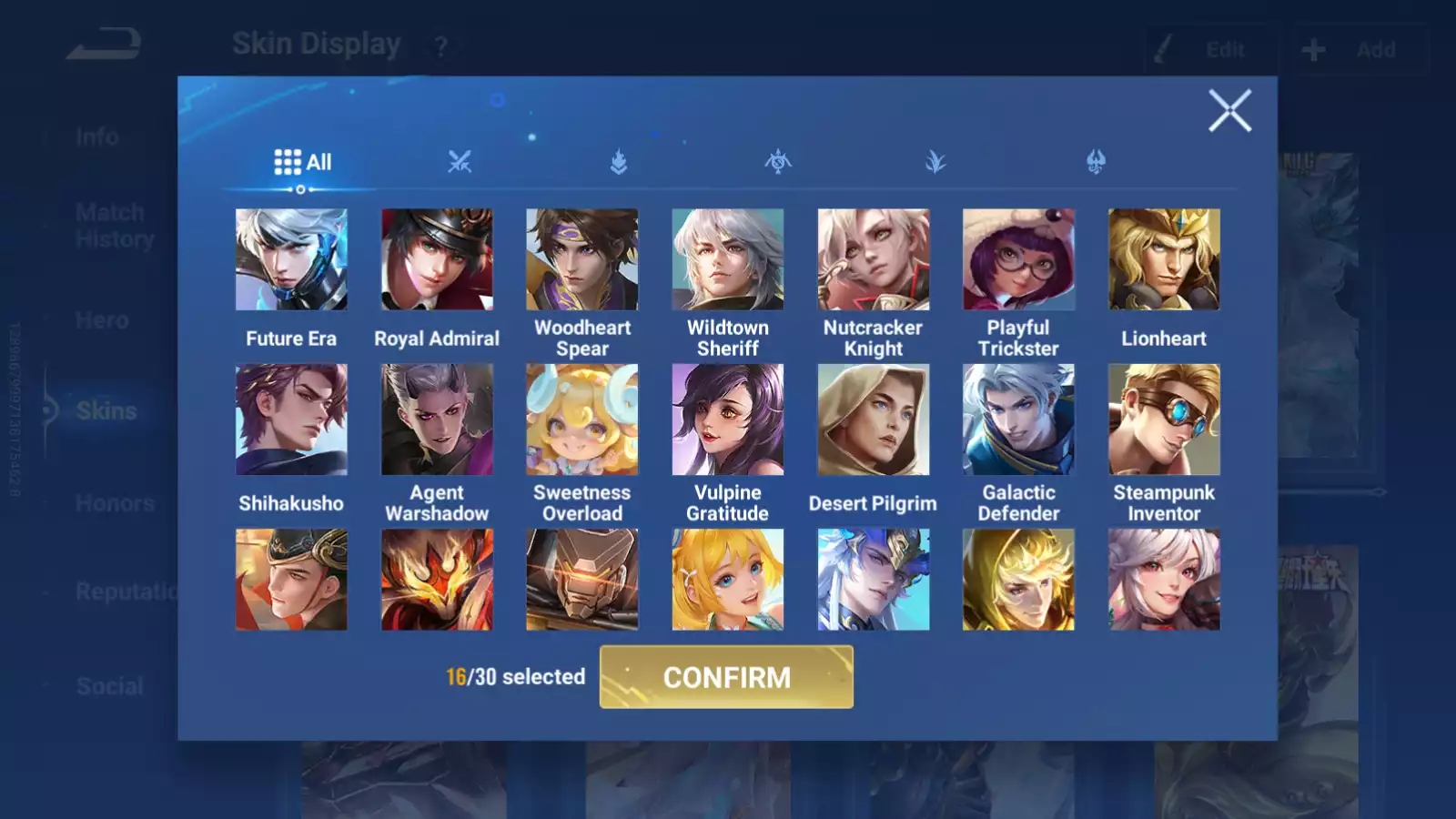This screenshot has height=819, width=1456.
Task: Select the Wildtown Sheriff skin
Action: 728,260
